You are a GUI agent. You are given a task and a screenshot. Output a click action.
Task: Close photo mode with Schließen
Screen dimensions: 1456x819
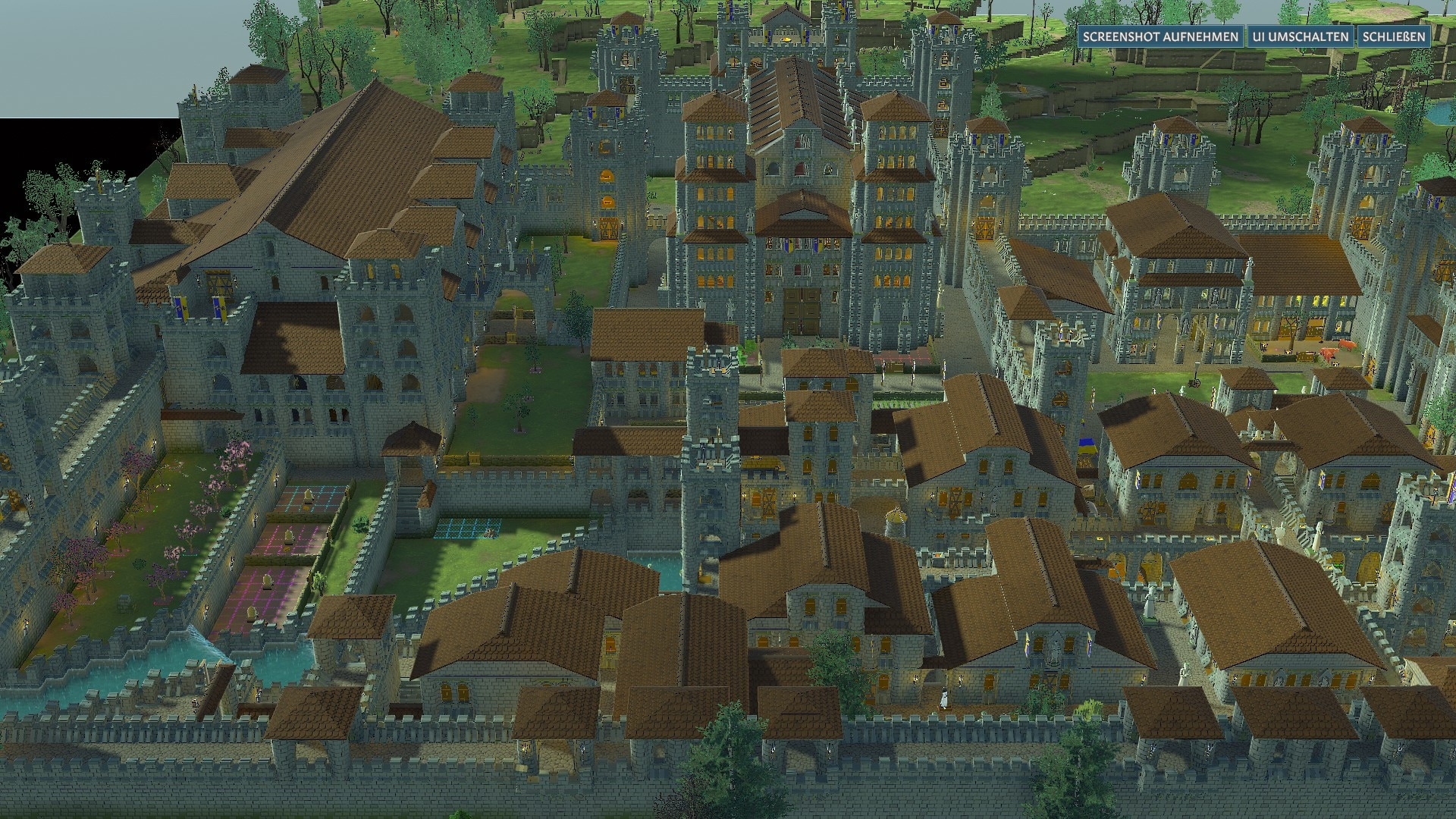pos(1393,36)
